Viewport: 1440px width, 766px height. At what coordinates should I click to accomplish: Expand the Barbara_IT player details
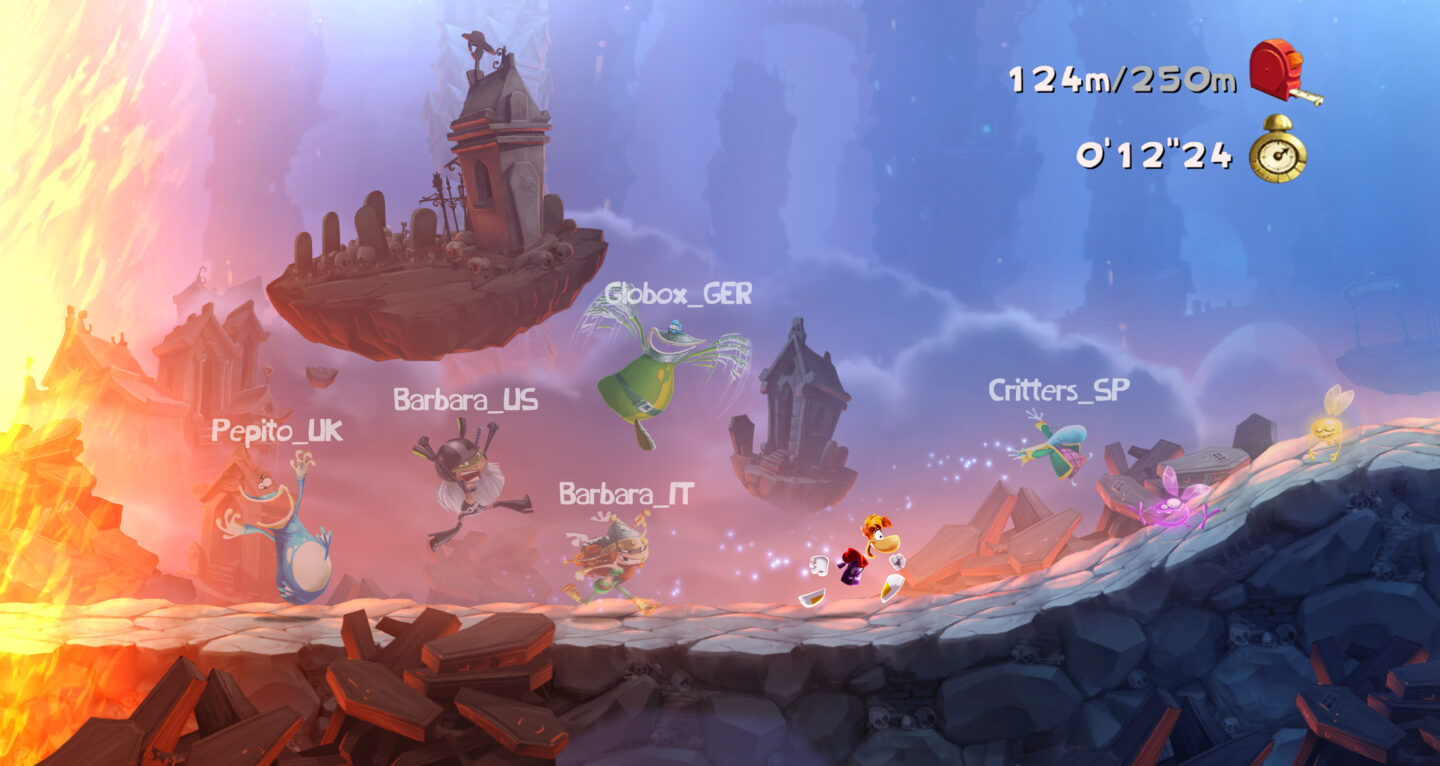625,492
